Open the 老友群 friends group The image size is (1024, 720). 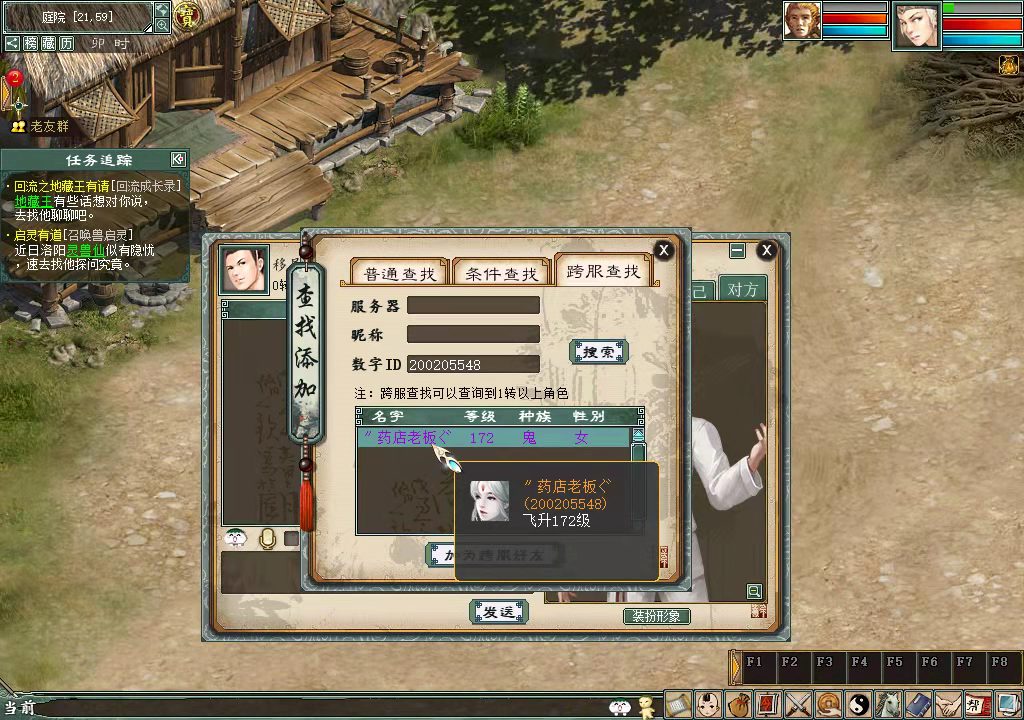[x=41, y=127]
